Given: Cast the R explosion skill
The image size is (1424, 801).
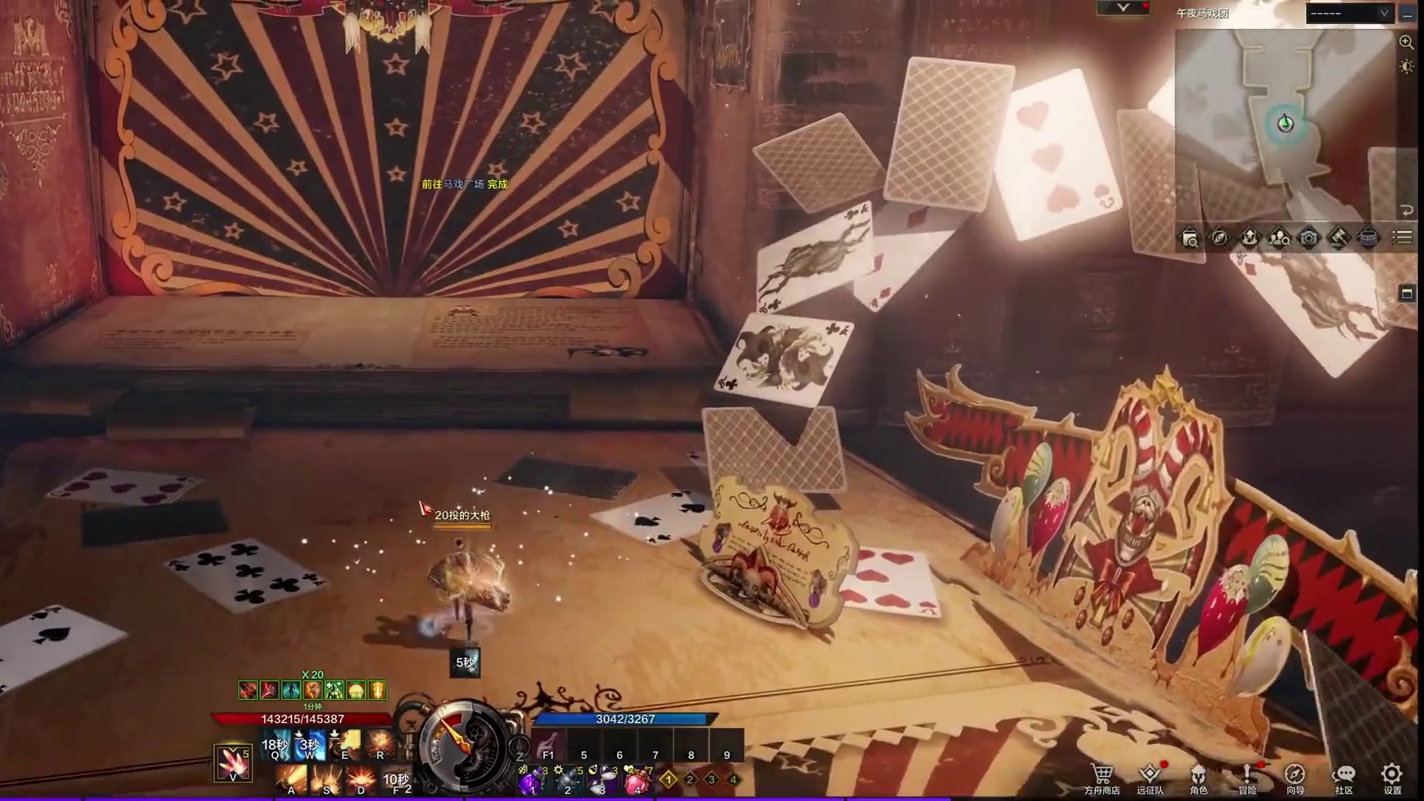Looking at the screenshot, I should point(380,744).
